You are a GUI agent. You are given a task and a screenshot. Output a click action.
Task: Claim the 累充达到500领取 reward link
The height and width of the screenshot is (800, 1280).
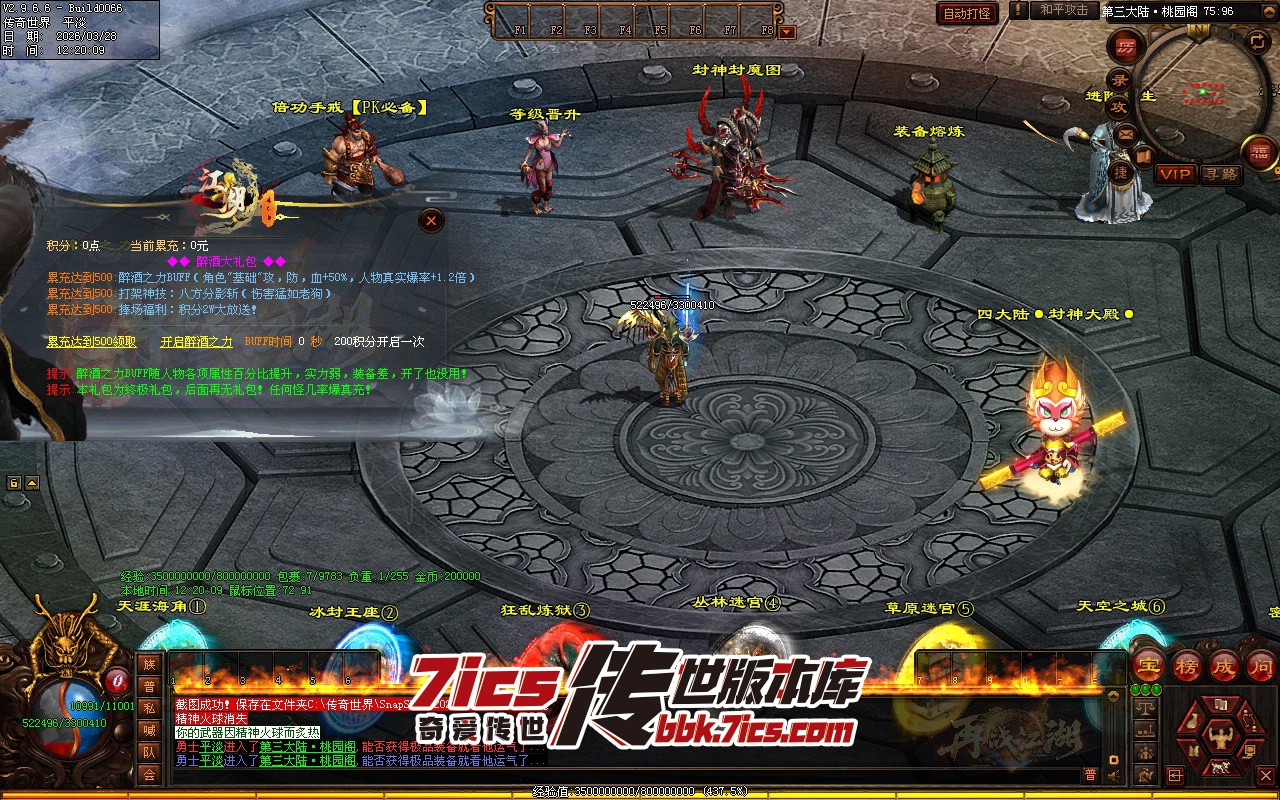(91, 342)
